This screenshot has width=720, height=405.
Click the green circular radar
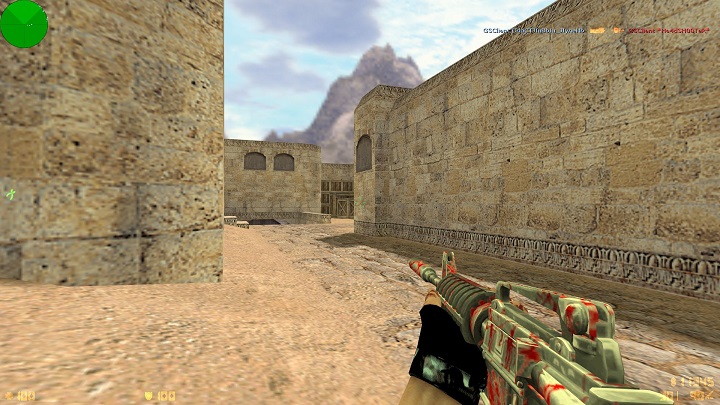click(23, 23)
